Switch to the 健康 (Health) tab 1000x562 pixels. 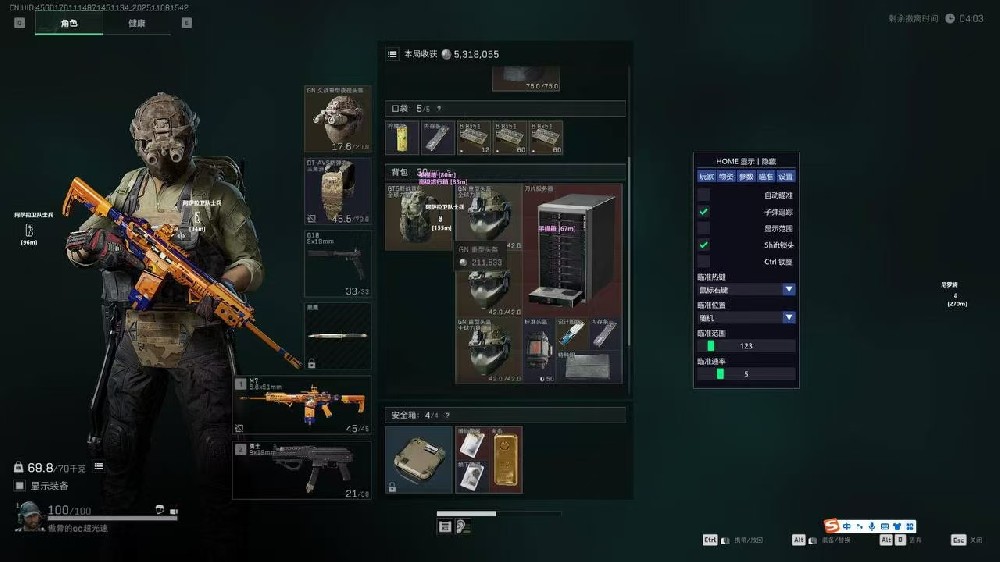135,22
